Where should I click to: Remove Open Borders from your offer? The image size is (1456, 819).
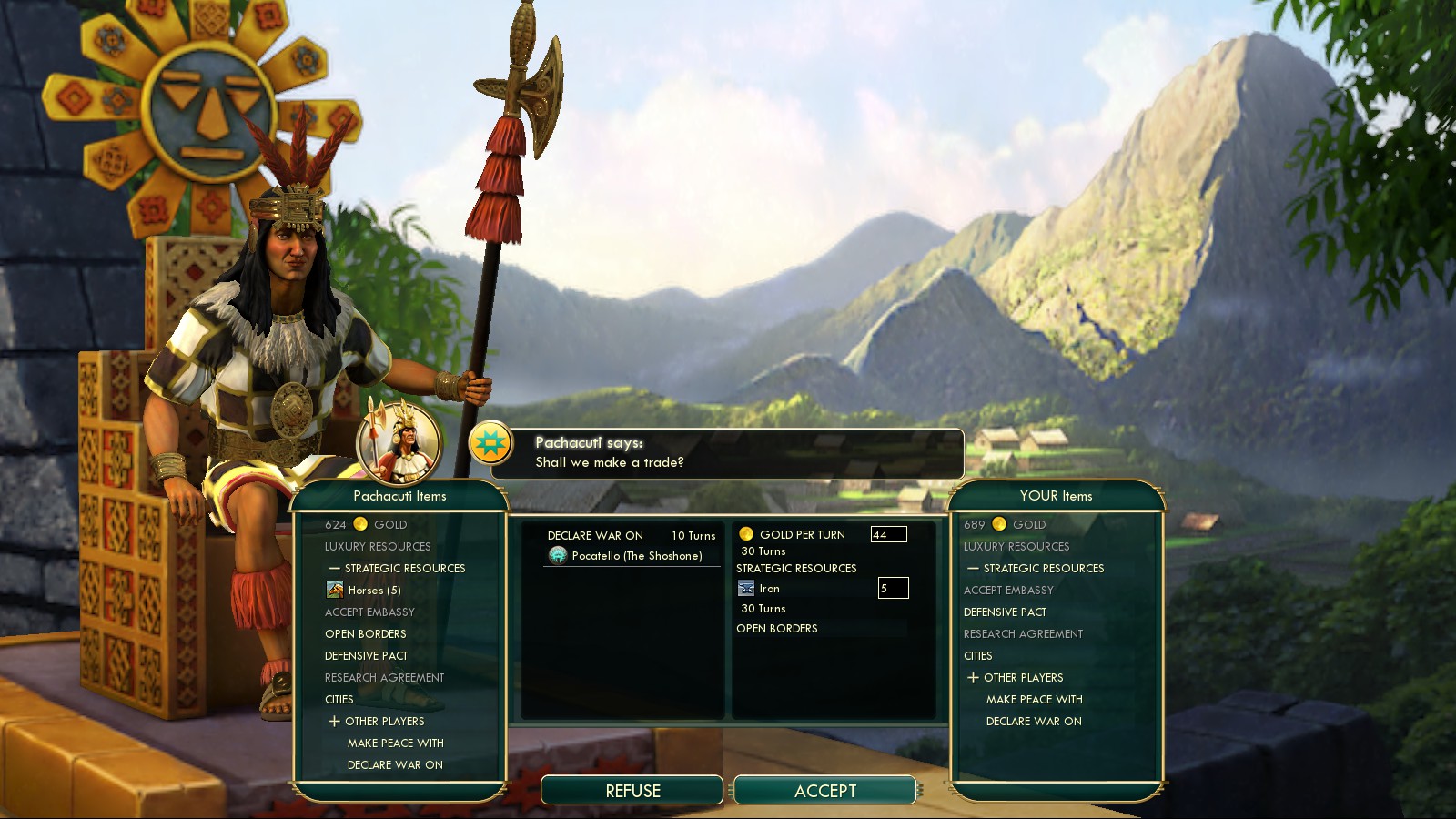[x=776, y=629]
